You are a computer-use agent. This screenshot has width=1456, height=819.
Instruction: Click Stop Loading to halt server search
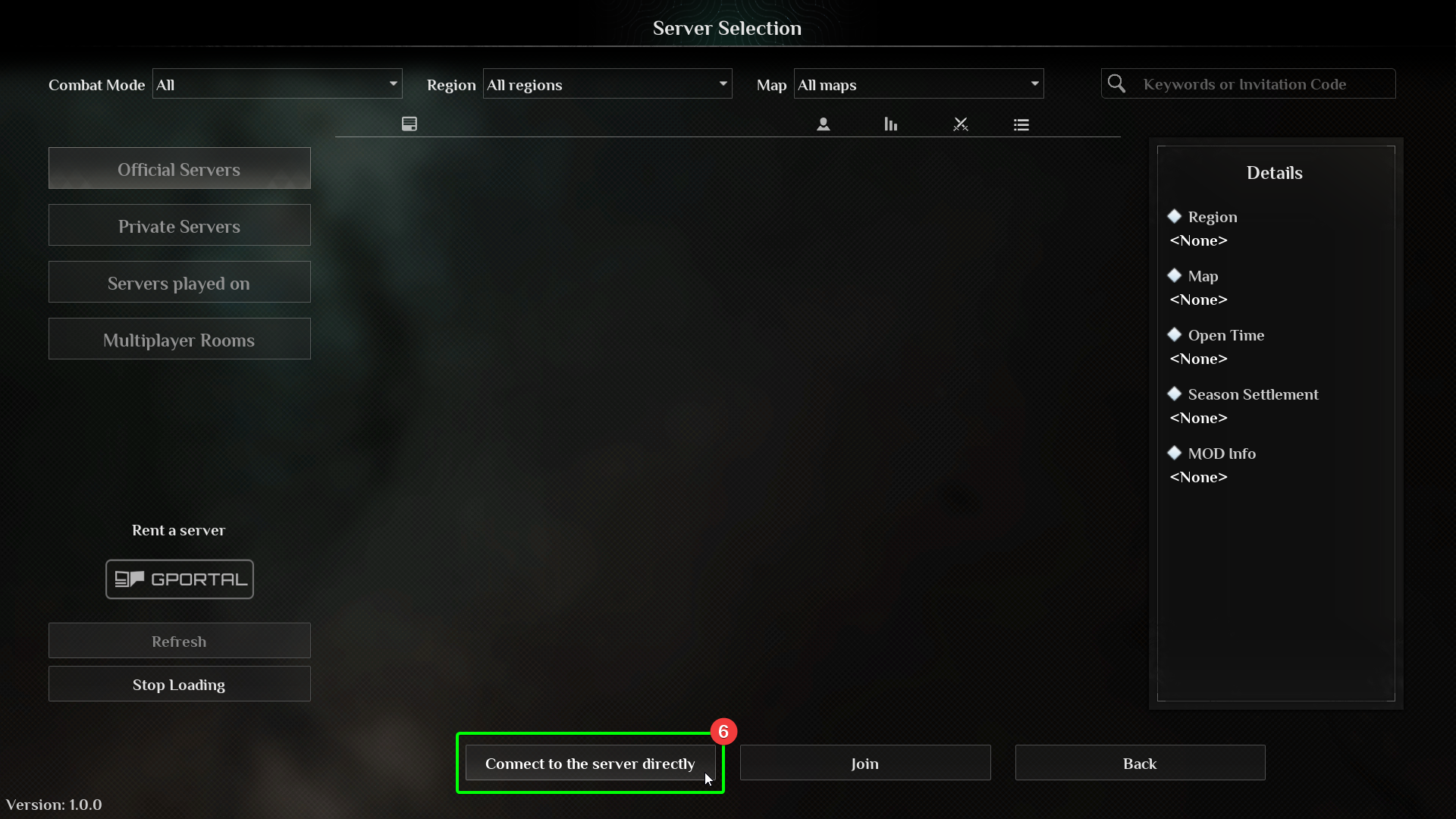179,684
